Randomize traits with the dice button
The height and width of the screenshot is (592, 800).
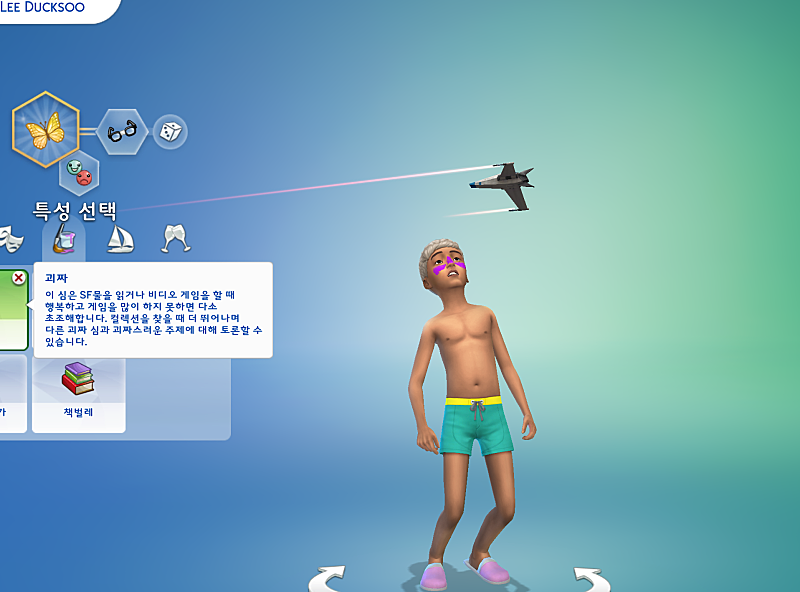click(170, 131)
